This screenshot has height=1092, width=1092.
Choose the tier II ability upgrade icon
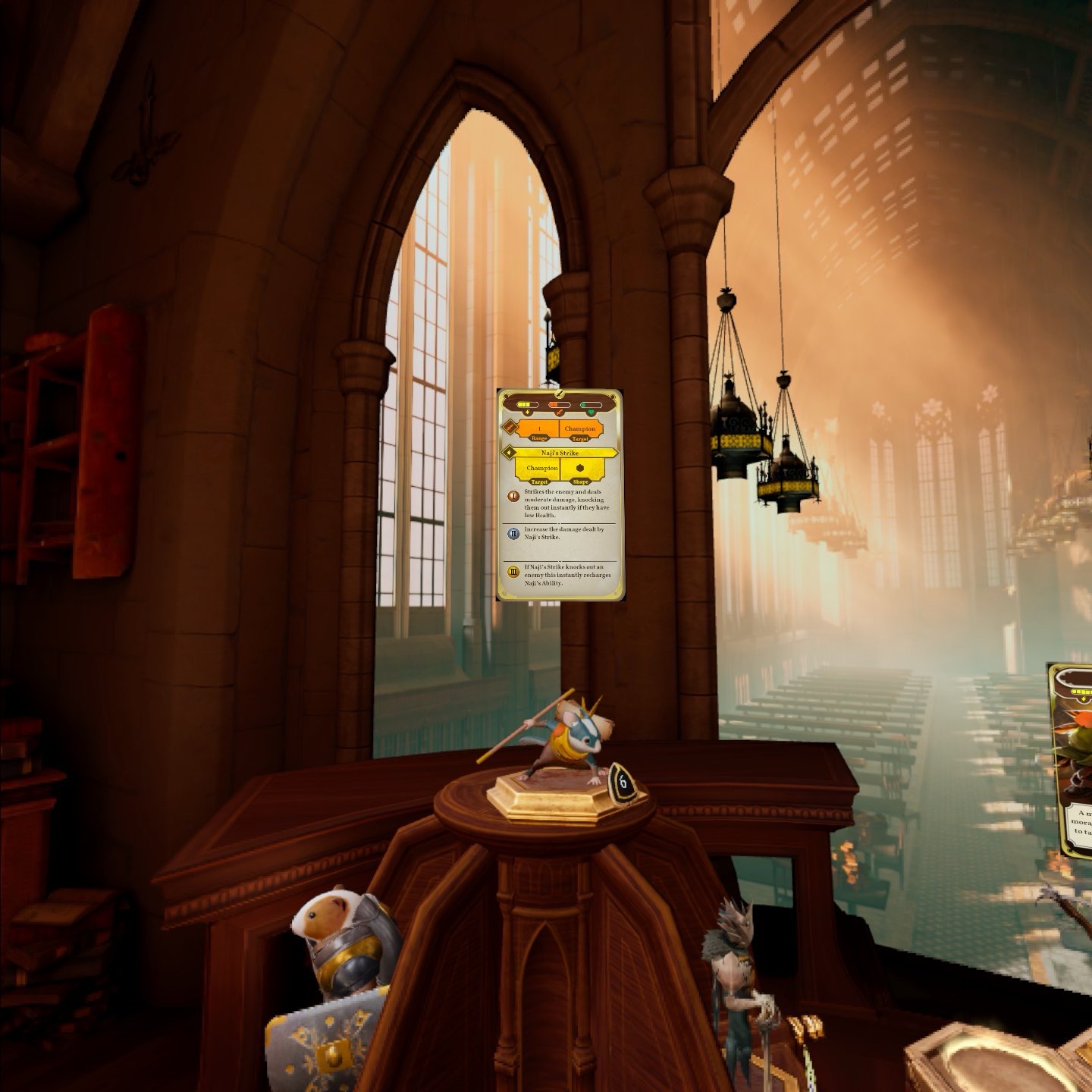pos(513,533)
